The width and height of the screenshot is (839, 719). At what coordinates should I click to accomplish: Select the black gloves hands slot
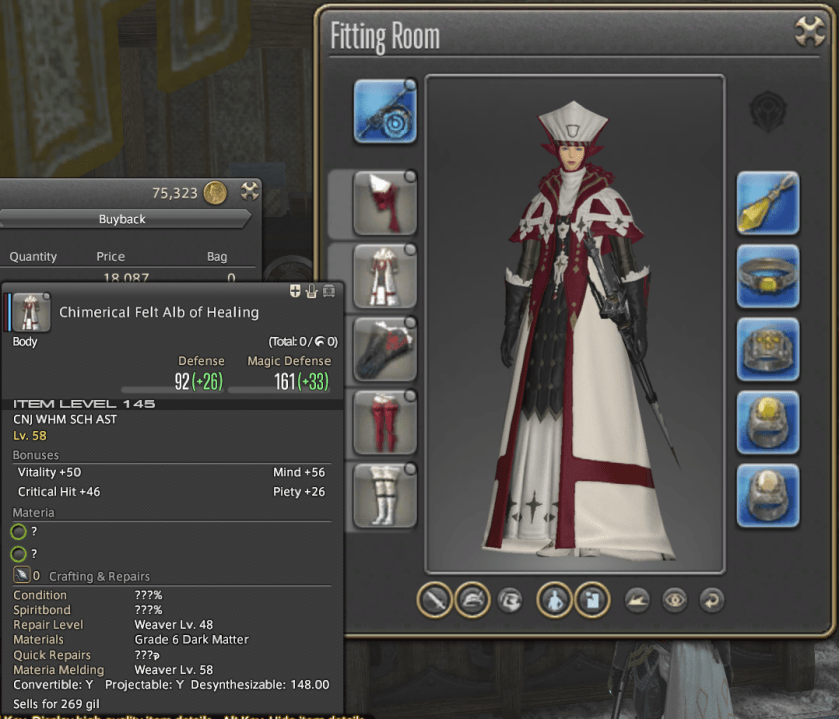(x=384, y=350)
